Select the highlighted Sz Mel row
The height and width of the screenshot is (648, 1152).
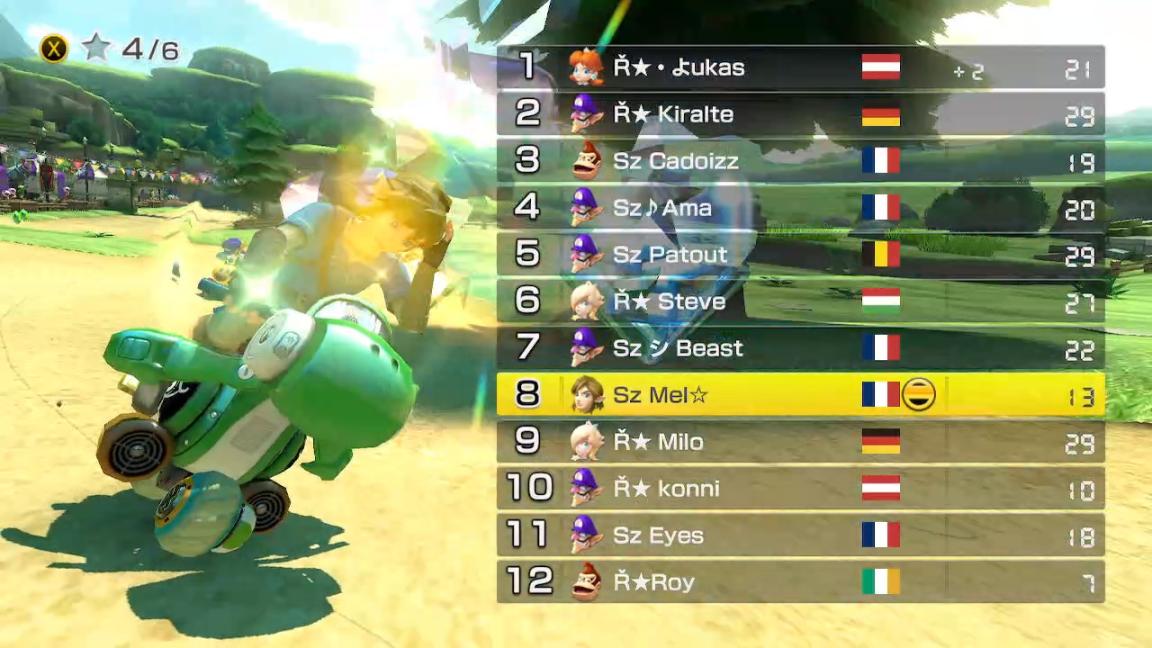point(800,395)
